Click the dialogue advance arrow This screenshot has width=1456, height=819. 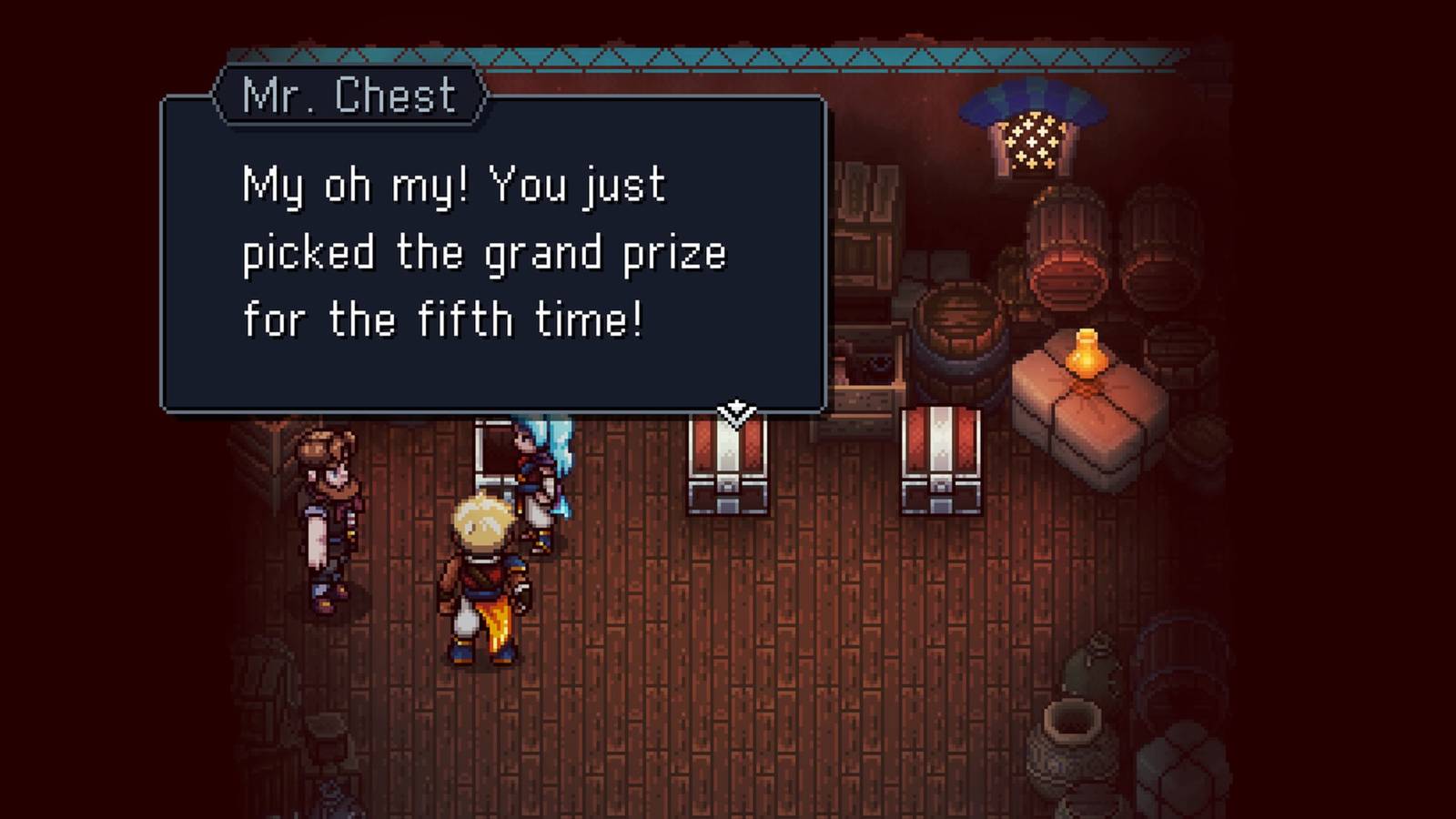tap(737, 411)
